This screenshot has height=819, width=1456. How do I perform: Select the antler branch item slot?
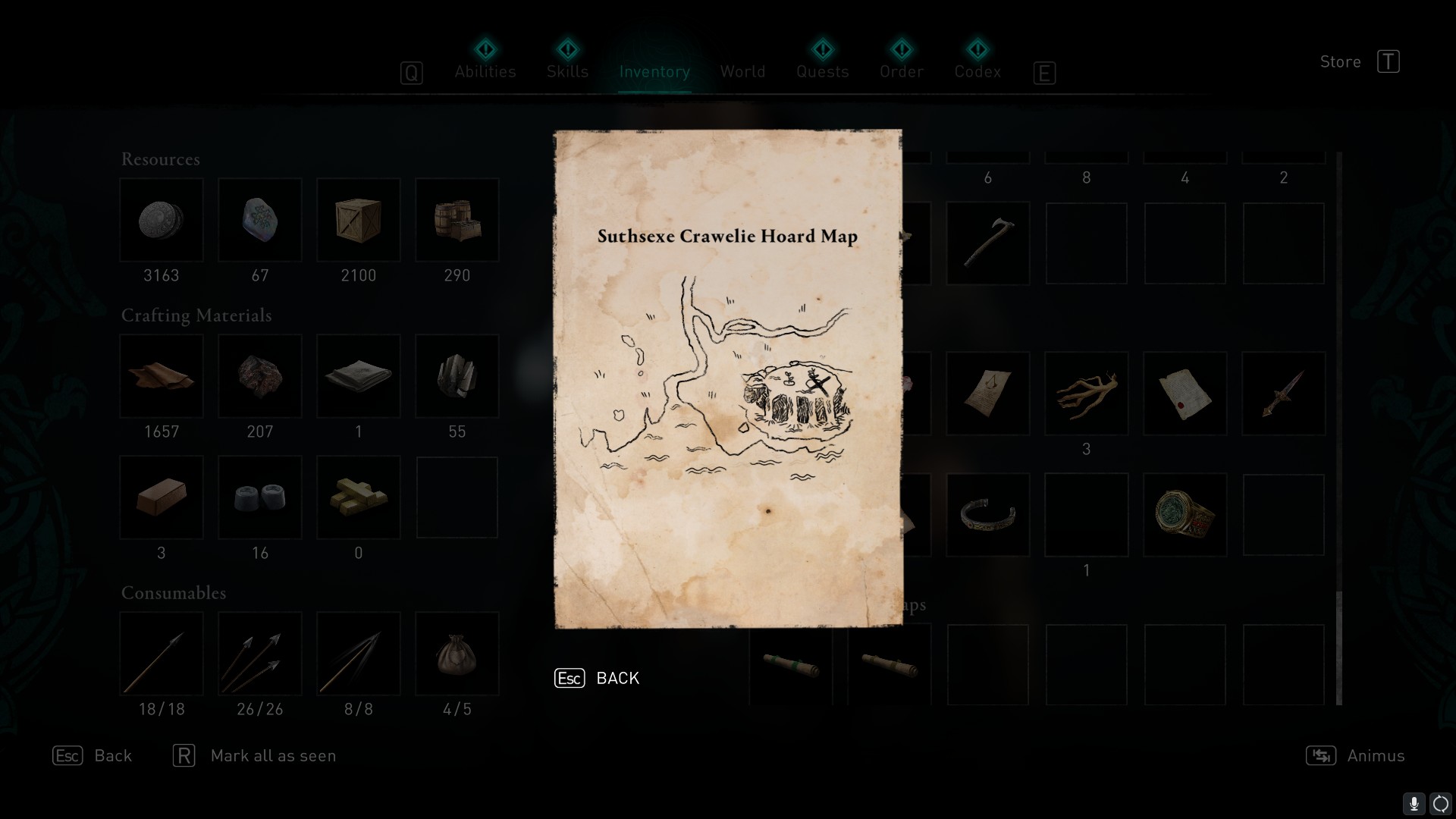pos(1086,394)
